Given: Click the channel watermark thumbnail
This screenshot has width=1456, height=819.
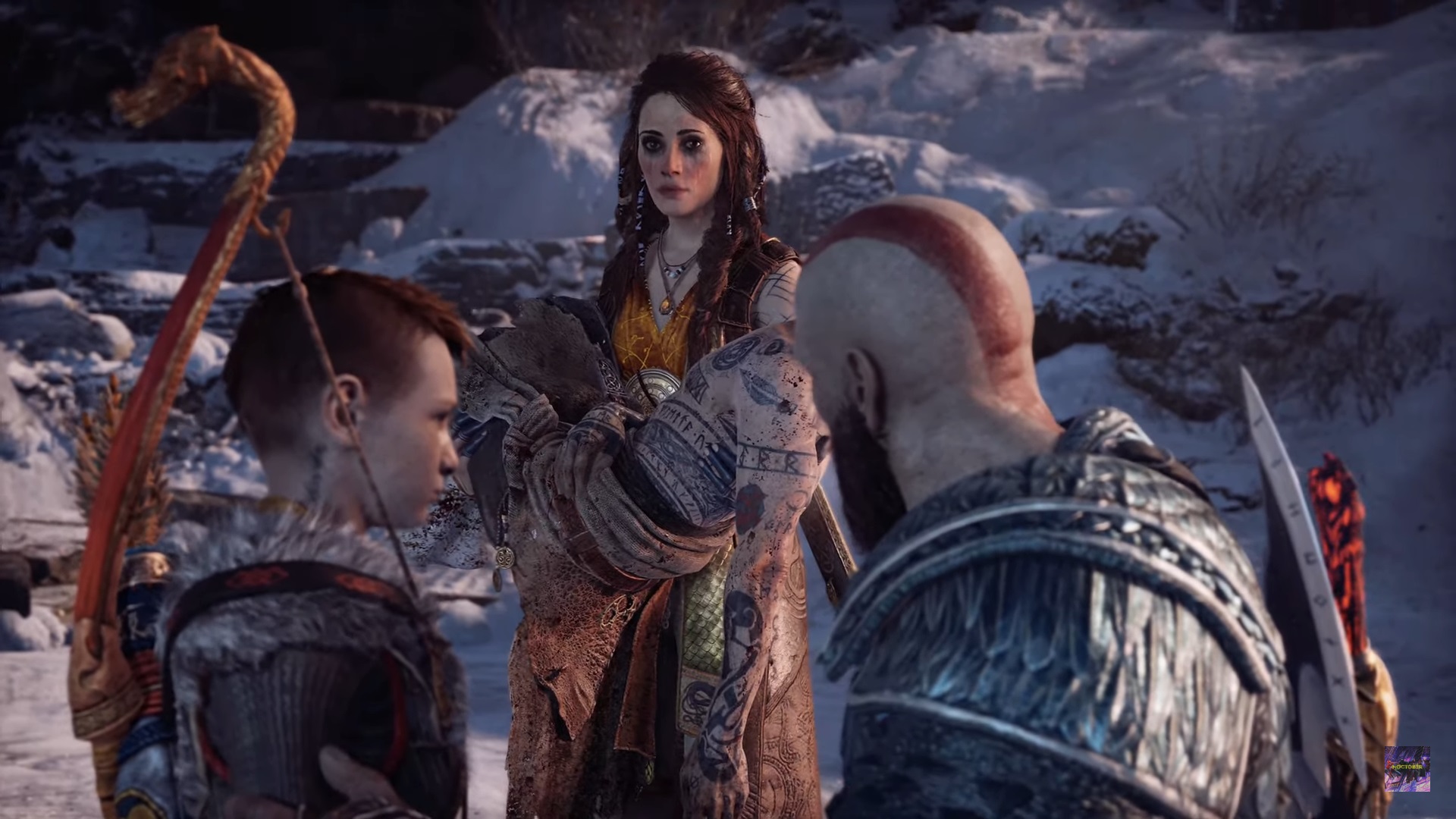Looking at the screenshot, I should pos(1407,769).
